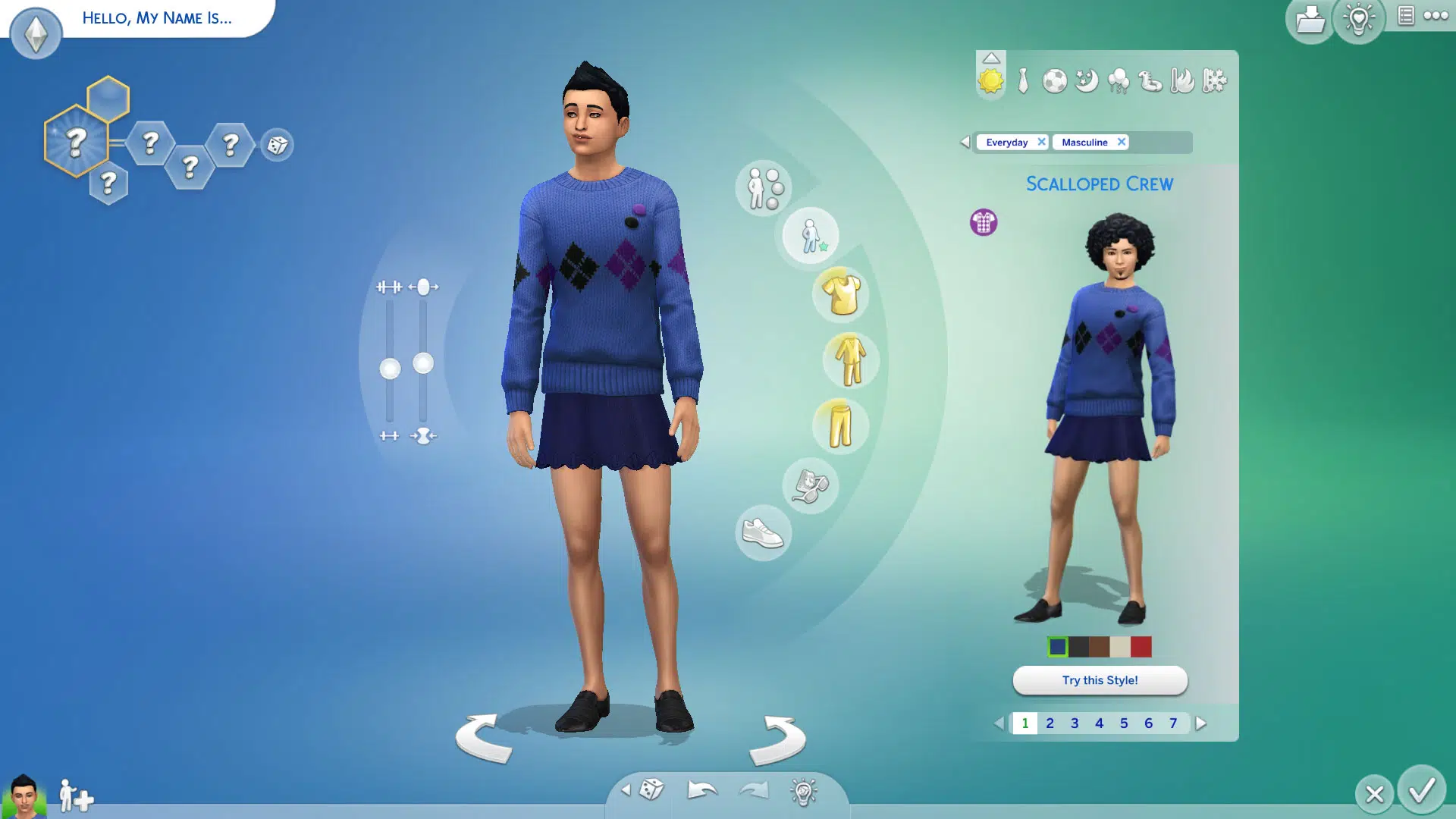Select the red color swatch
The width and height of the screenshot is (1456, 819).
click(1141, 647)
